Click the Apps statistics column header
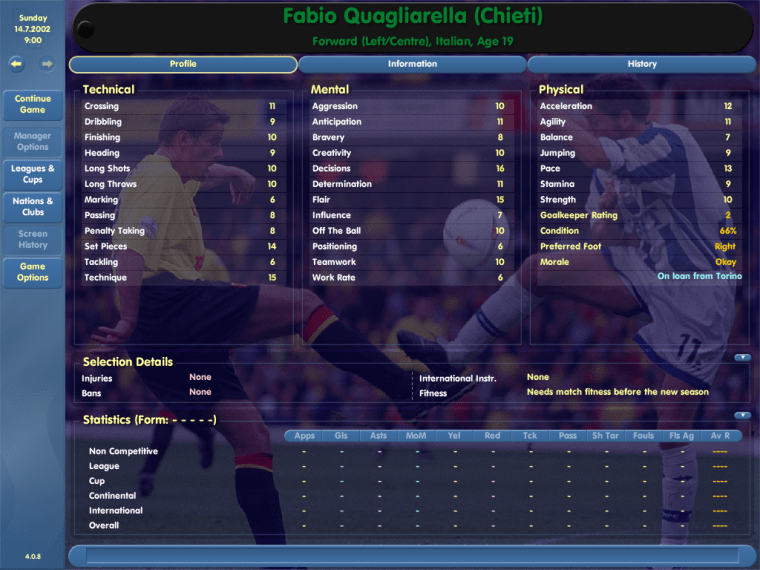This screenshot has height=570, width=760. 304,436
